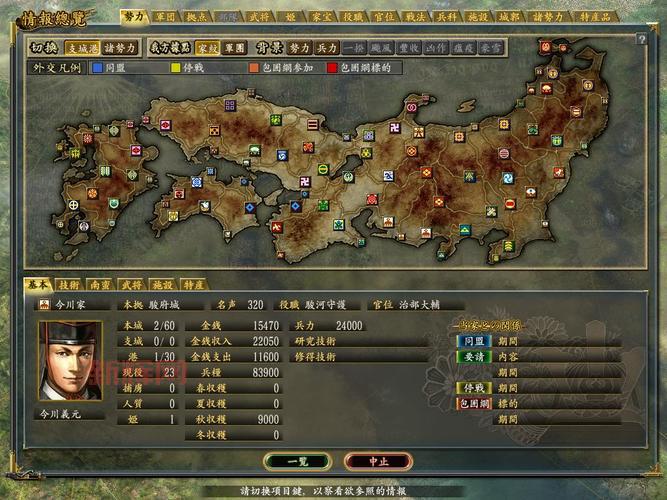Select the 家紋 display option
Image resolution: width=667 pixels, height=500 pixels.
pyautogui.click(x=207, y=47)
